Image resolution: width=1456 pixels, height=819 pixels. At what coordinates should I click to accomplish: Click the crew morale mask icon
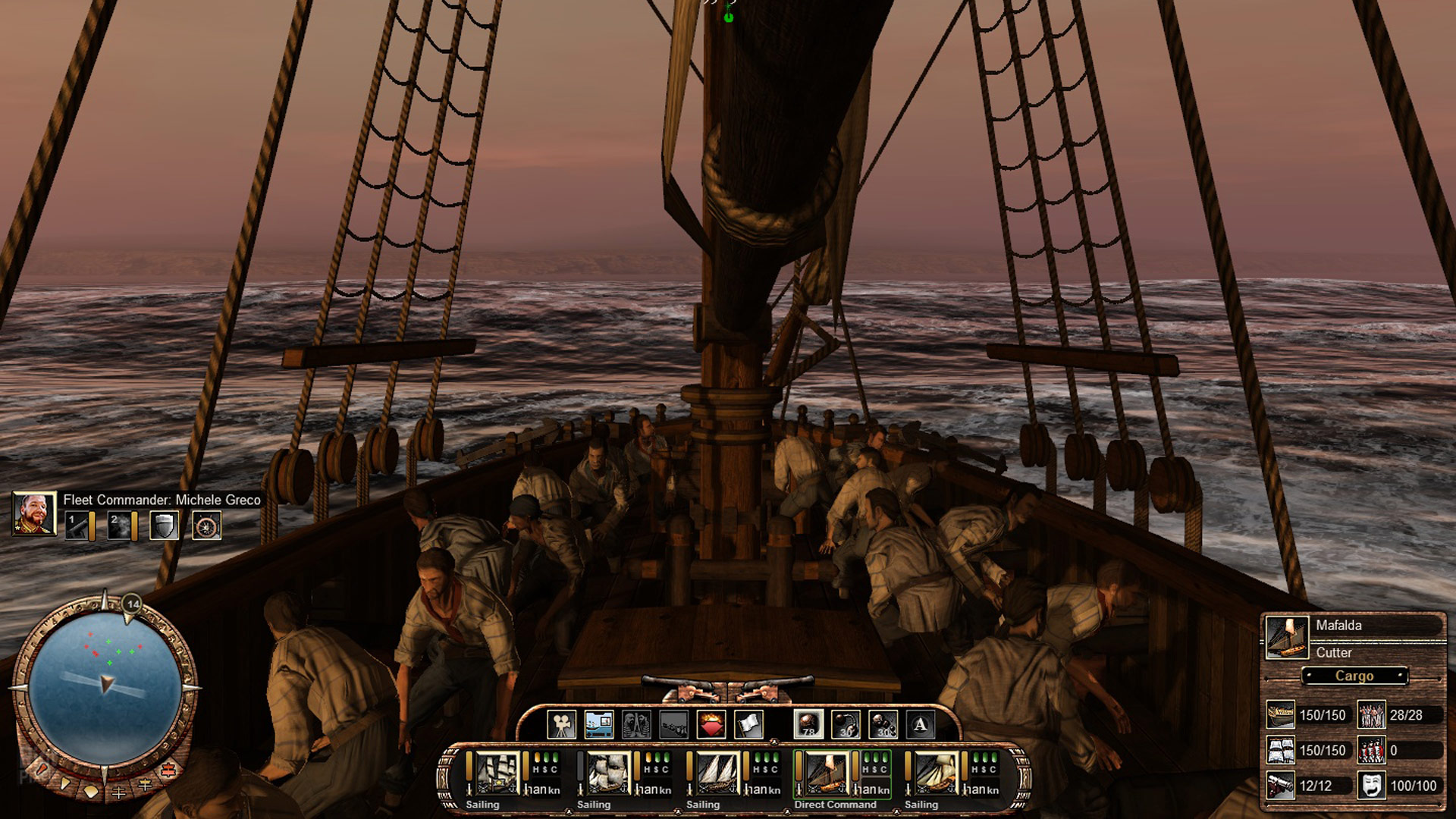(1370, 786)
